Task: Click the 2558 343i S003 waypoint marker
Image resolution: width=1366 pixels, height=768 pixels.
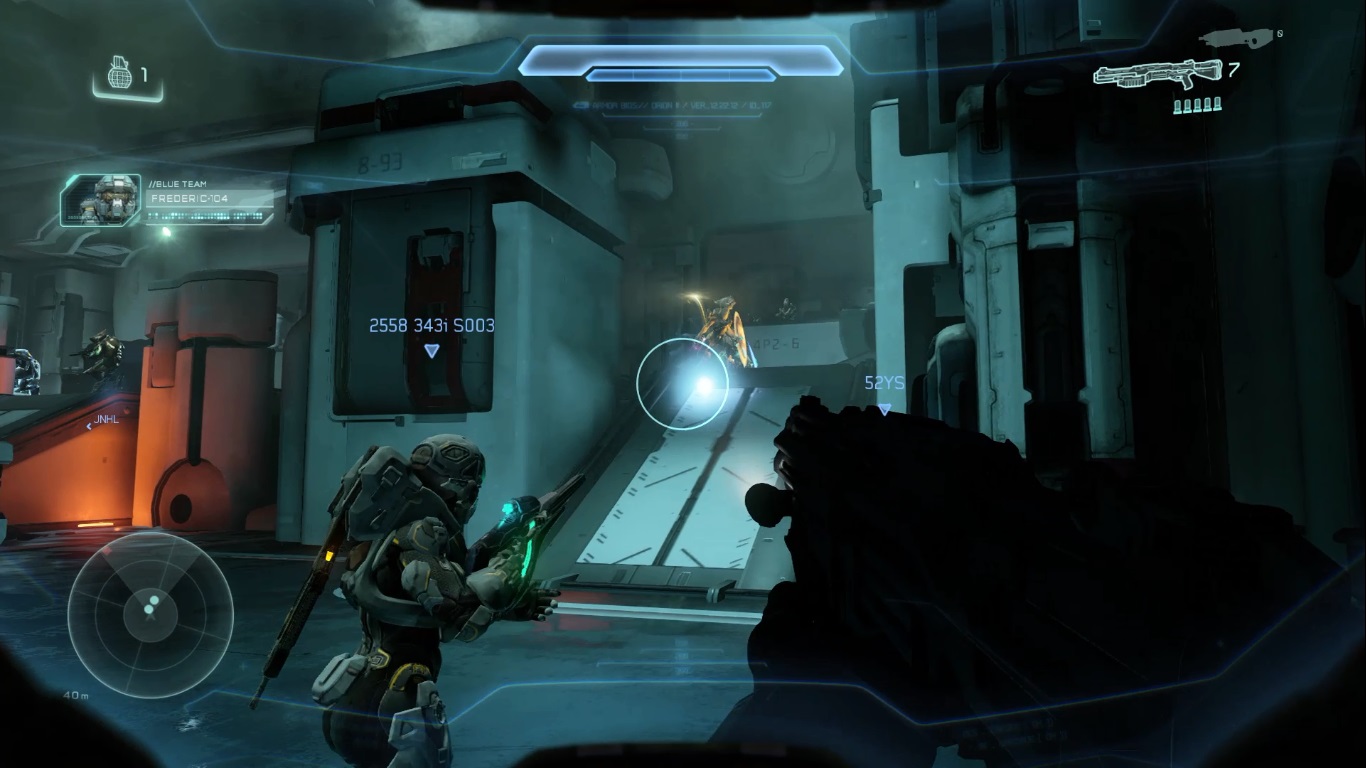Action: pyautogui.click(x=431, y=350)
